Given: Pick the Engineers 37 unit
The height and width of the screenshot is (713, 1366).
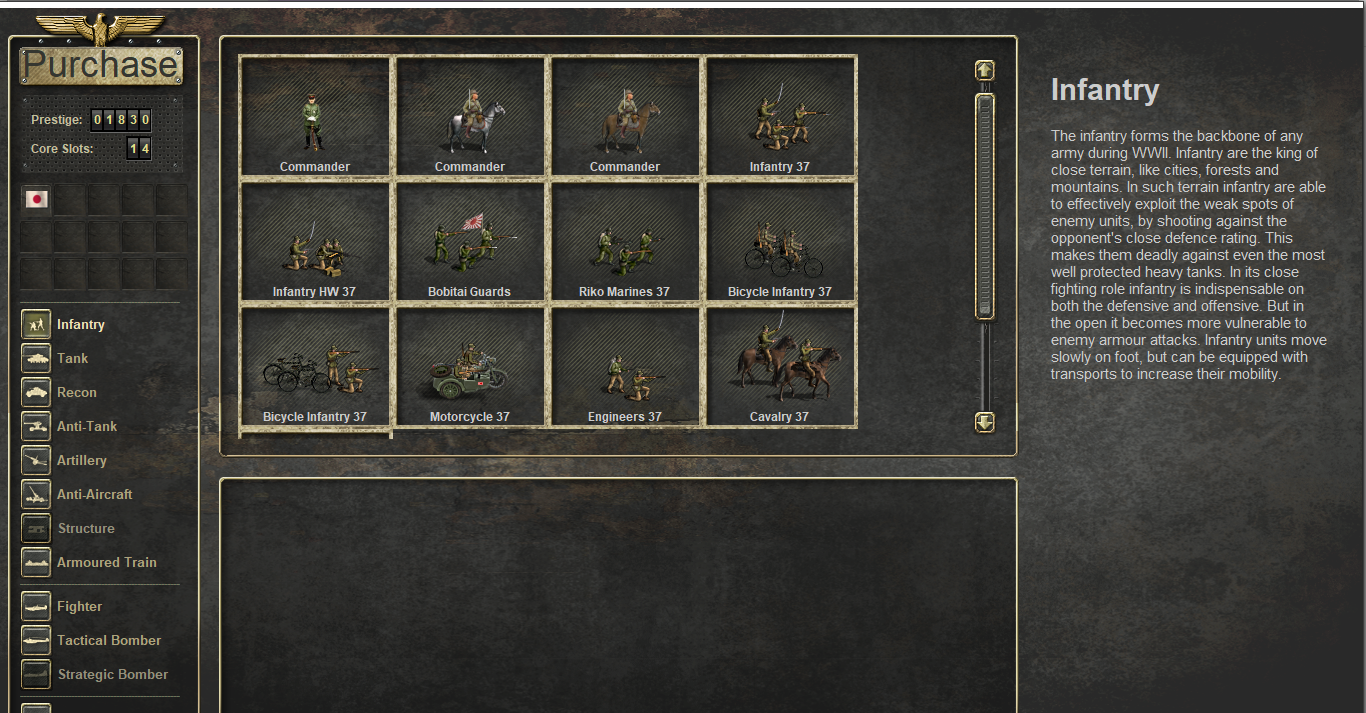Looking at the screenshot, I should [625, 368].
